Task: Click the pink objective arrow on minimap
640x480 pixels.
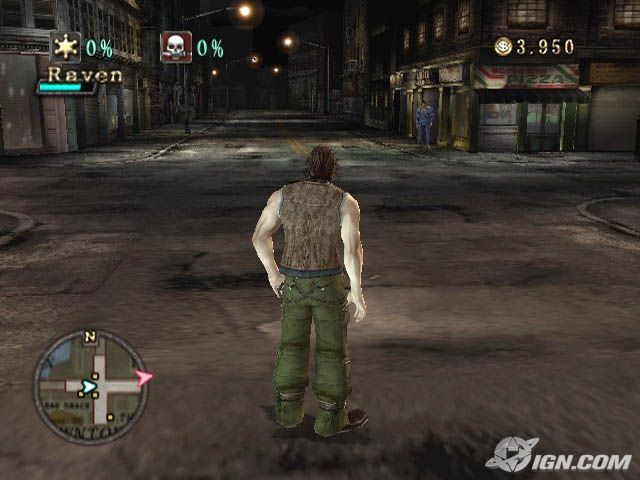Action: tap(144, 378)
